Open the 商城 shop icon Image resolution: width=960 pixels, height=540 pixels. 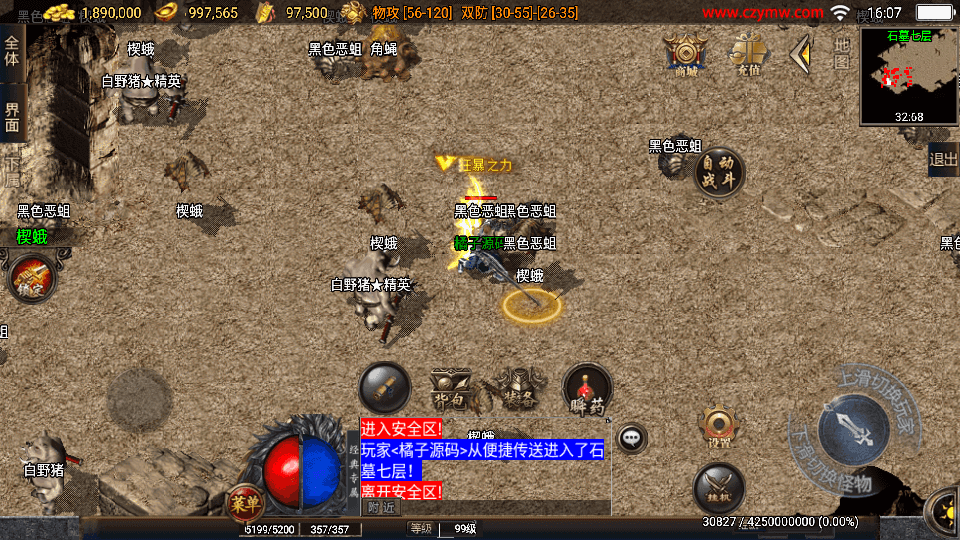[x=686, y=54]
